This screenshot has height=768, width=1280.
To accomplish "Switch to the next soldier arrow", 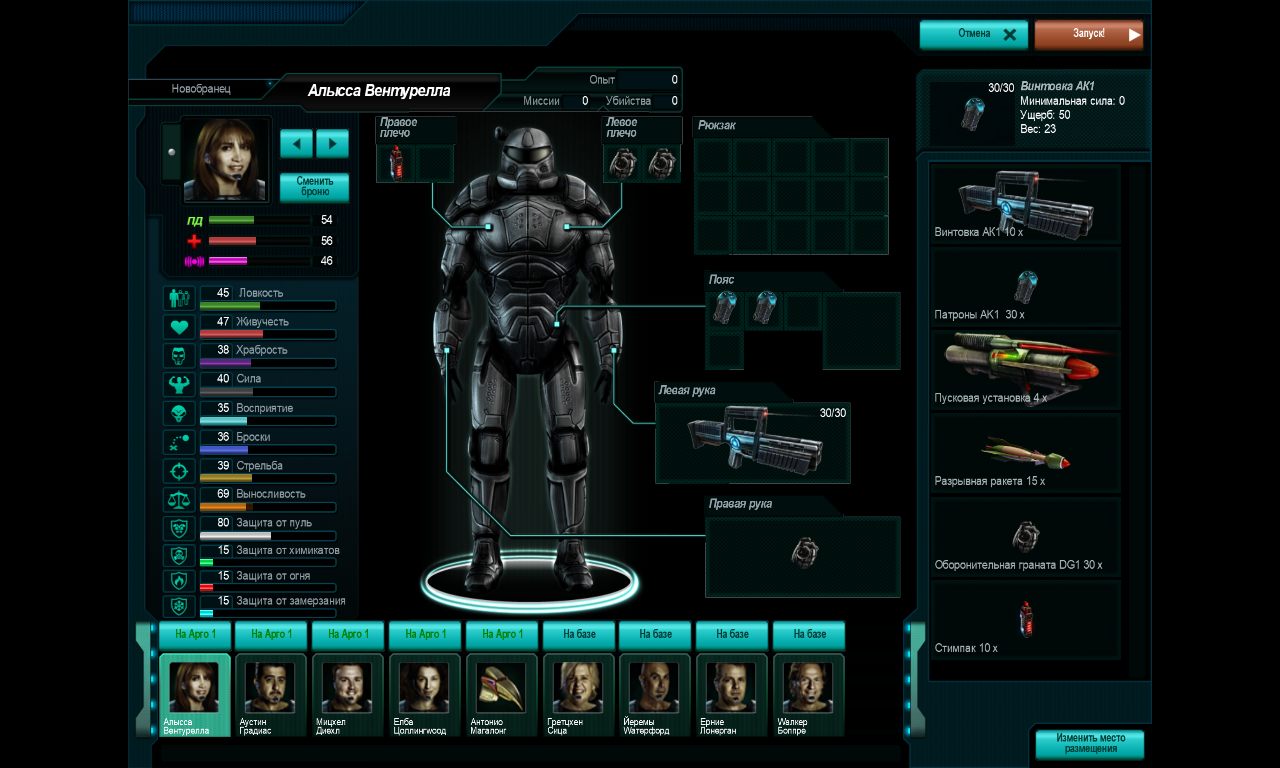I will 332,143.
